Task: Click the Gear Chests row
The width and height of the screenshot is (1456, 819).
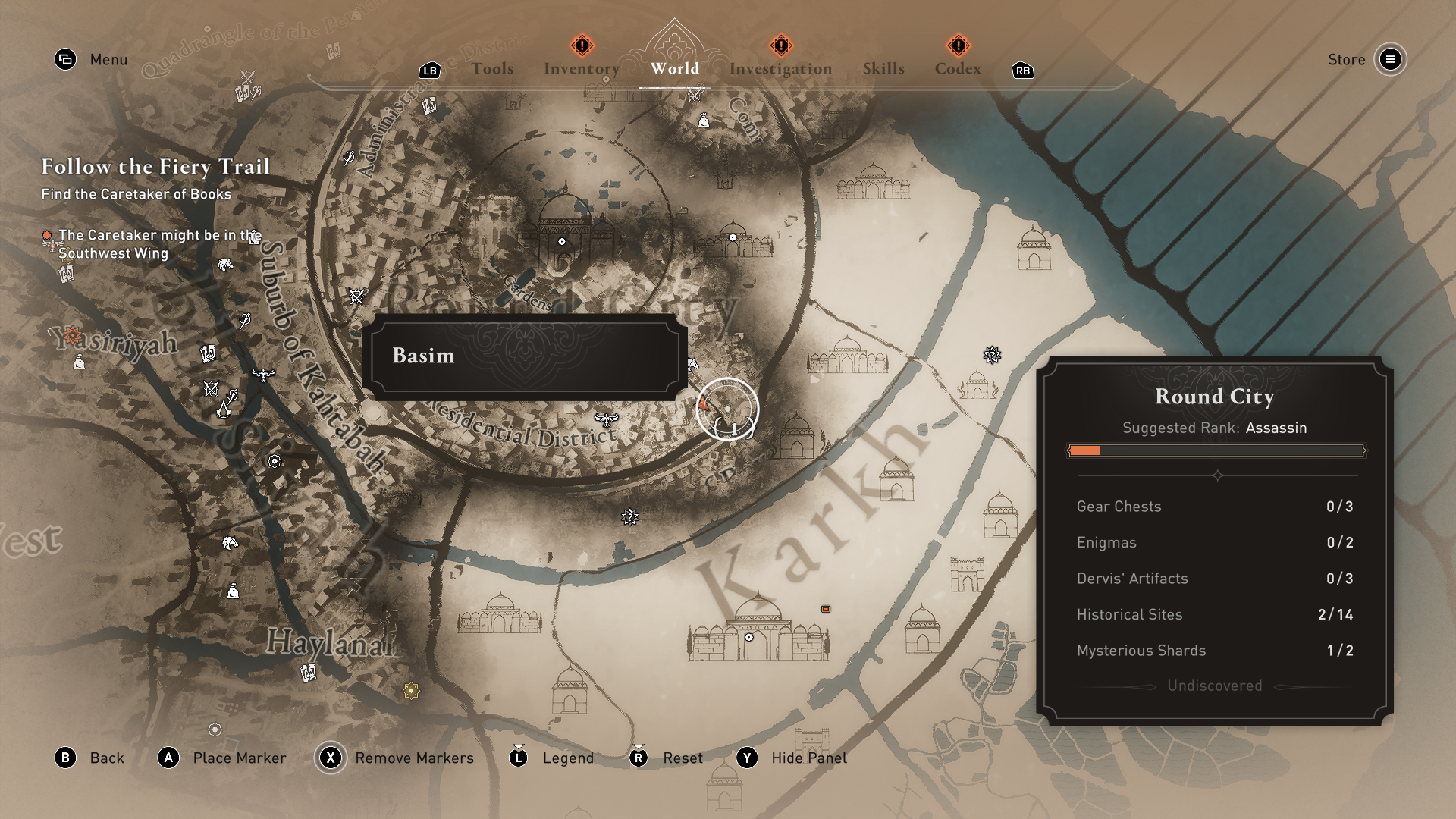Action: coord(1214,507)
